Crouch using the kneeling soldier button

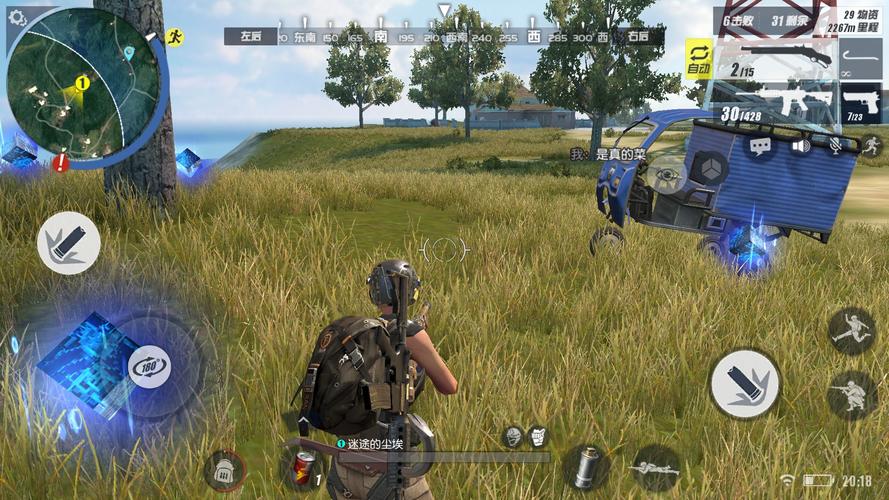click(x=852, y=394)
